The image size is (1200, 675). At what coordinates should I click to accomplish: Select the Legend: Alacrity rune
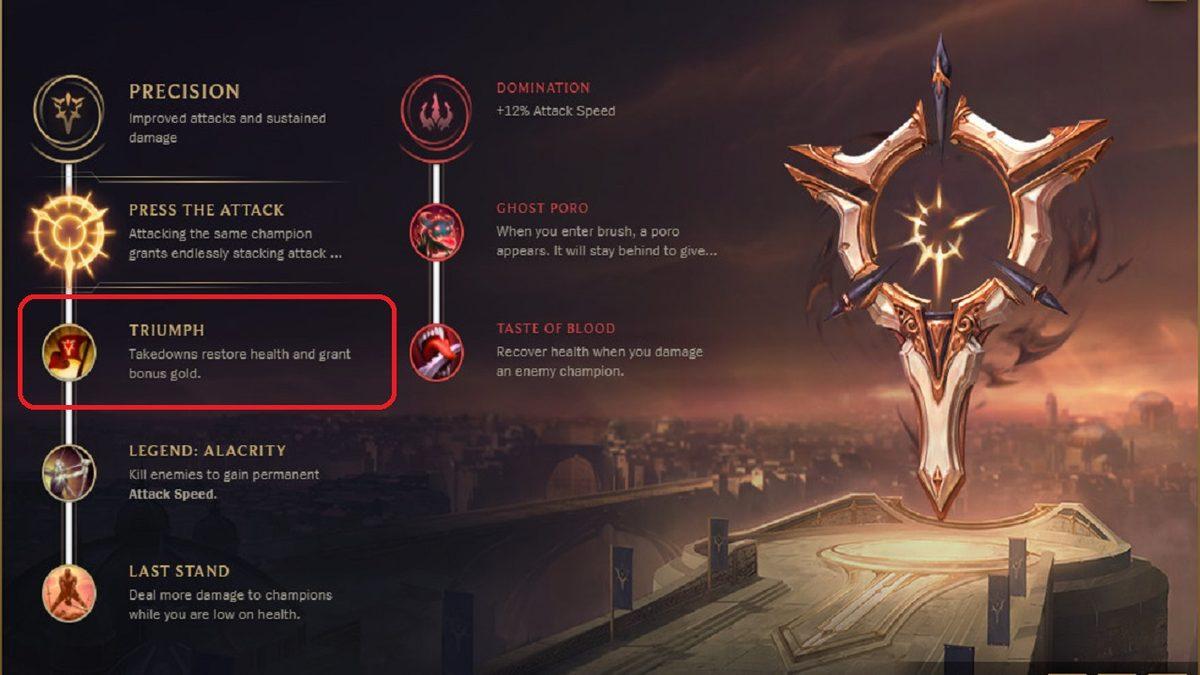(x=69, y=472)
